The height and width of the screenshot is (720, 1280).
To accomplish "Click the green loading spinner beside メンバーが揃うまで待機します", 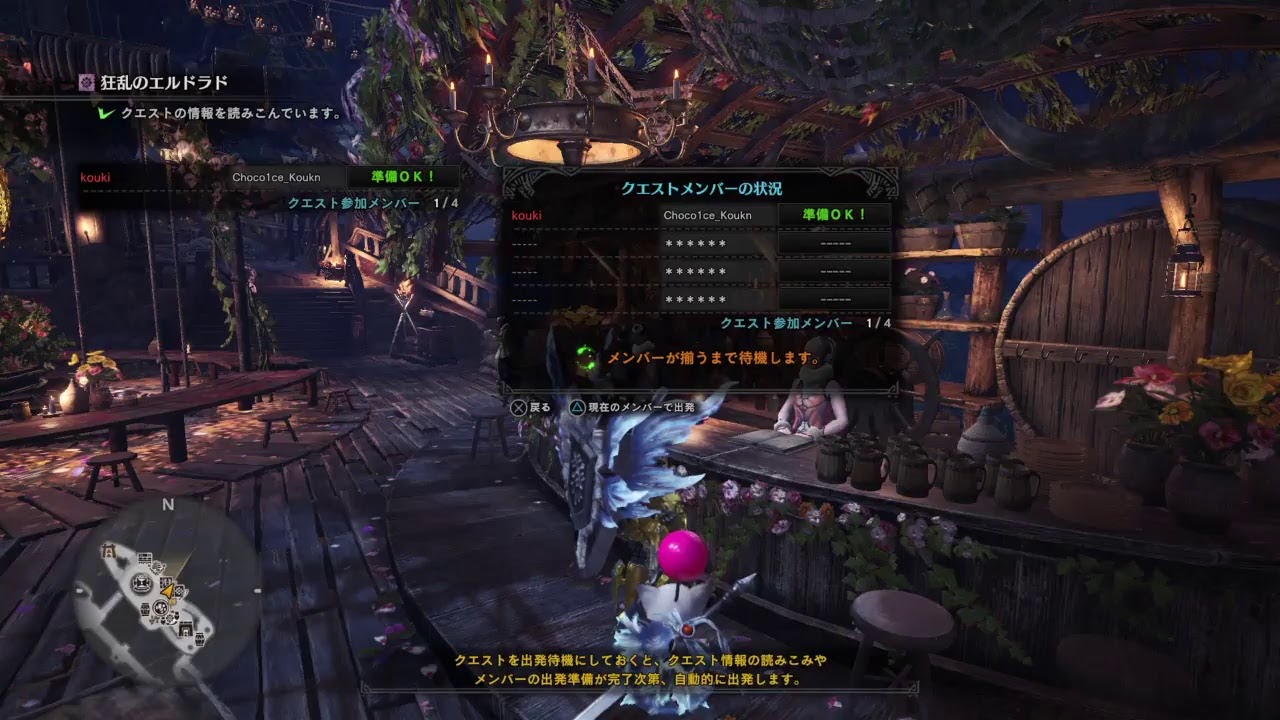I will [x=585, y=357].
